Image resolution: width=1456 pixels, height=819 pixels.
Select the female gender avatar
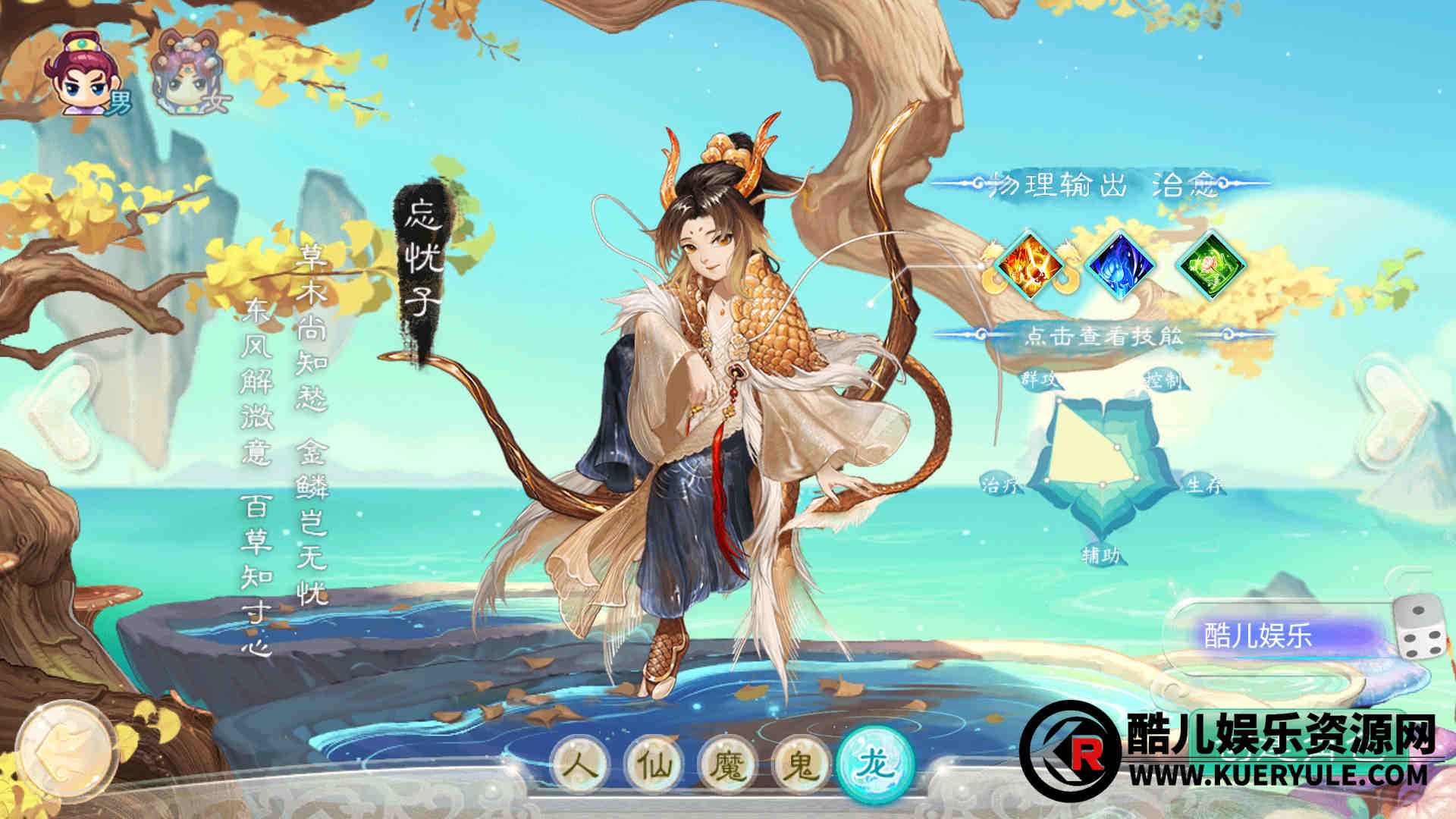coord(186,74)
